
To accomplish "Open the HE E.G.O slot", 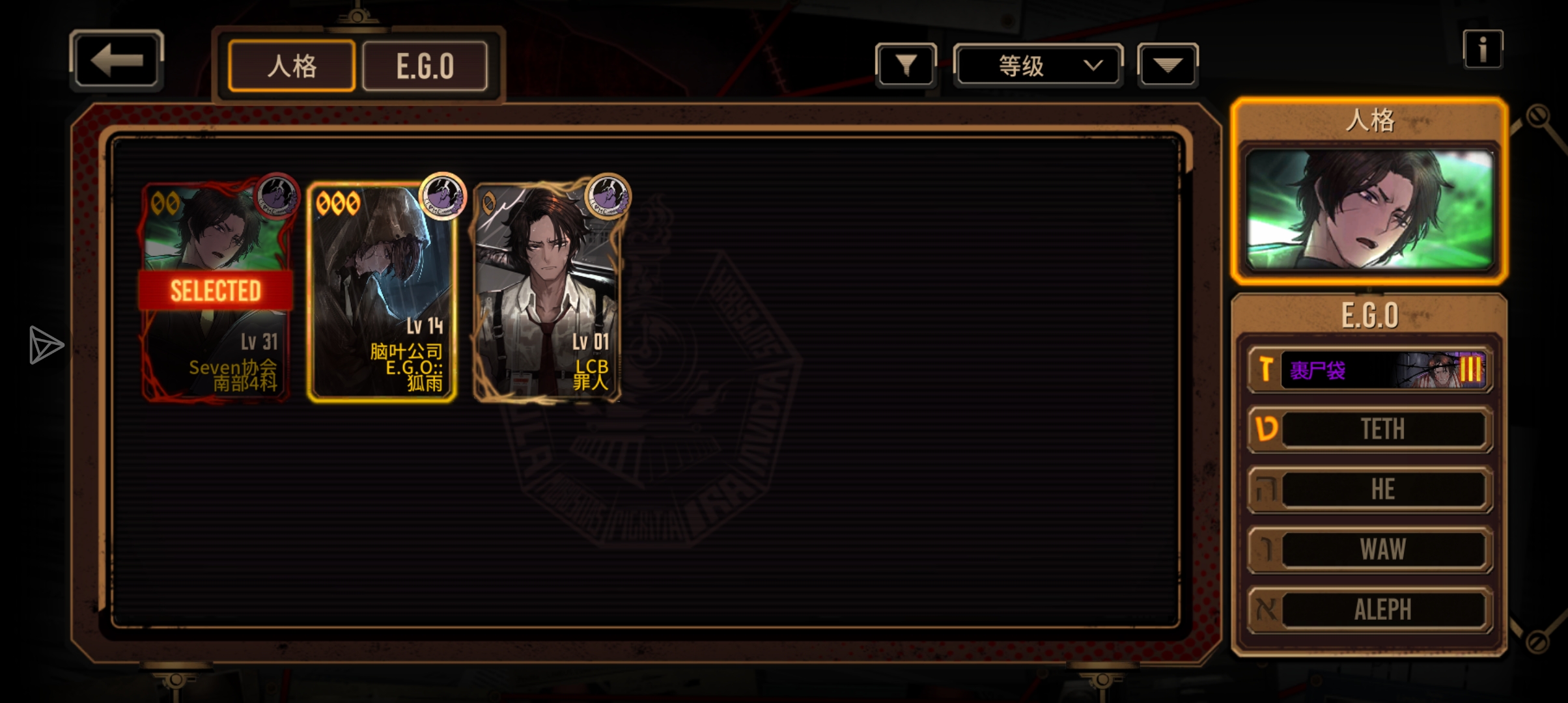I will point(1370,489).
